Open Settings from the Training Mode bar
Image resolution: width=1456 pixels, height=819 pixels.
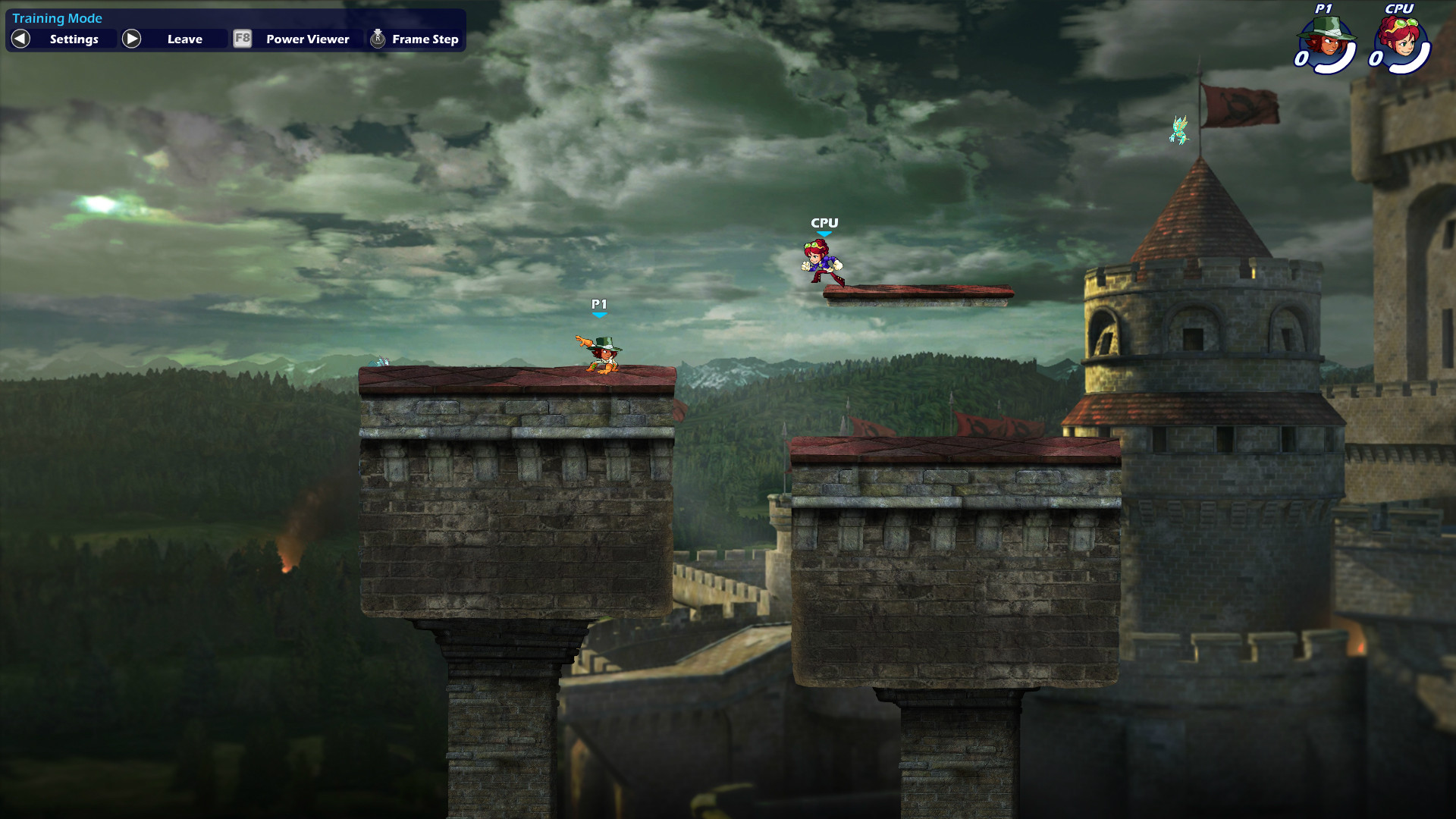[x=74, y=39]
